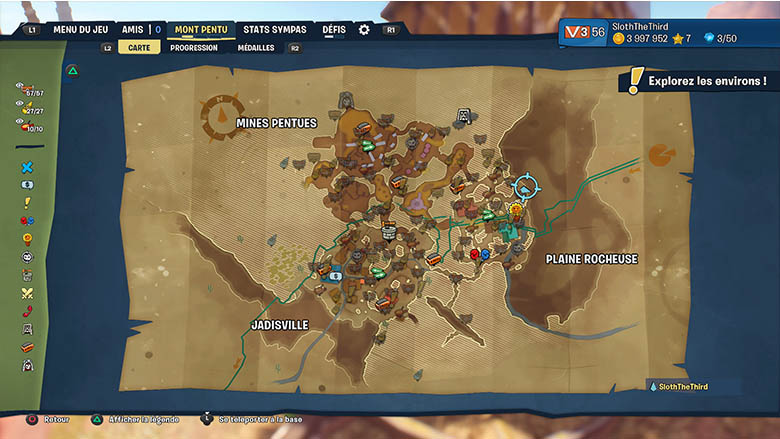Screen dimensions: 780x439
Task: Toggle the crossed swords legend filter
Action: coord(27,293)
